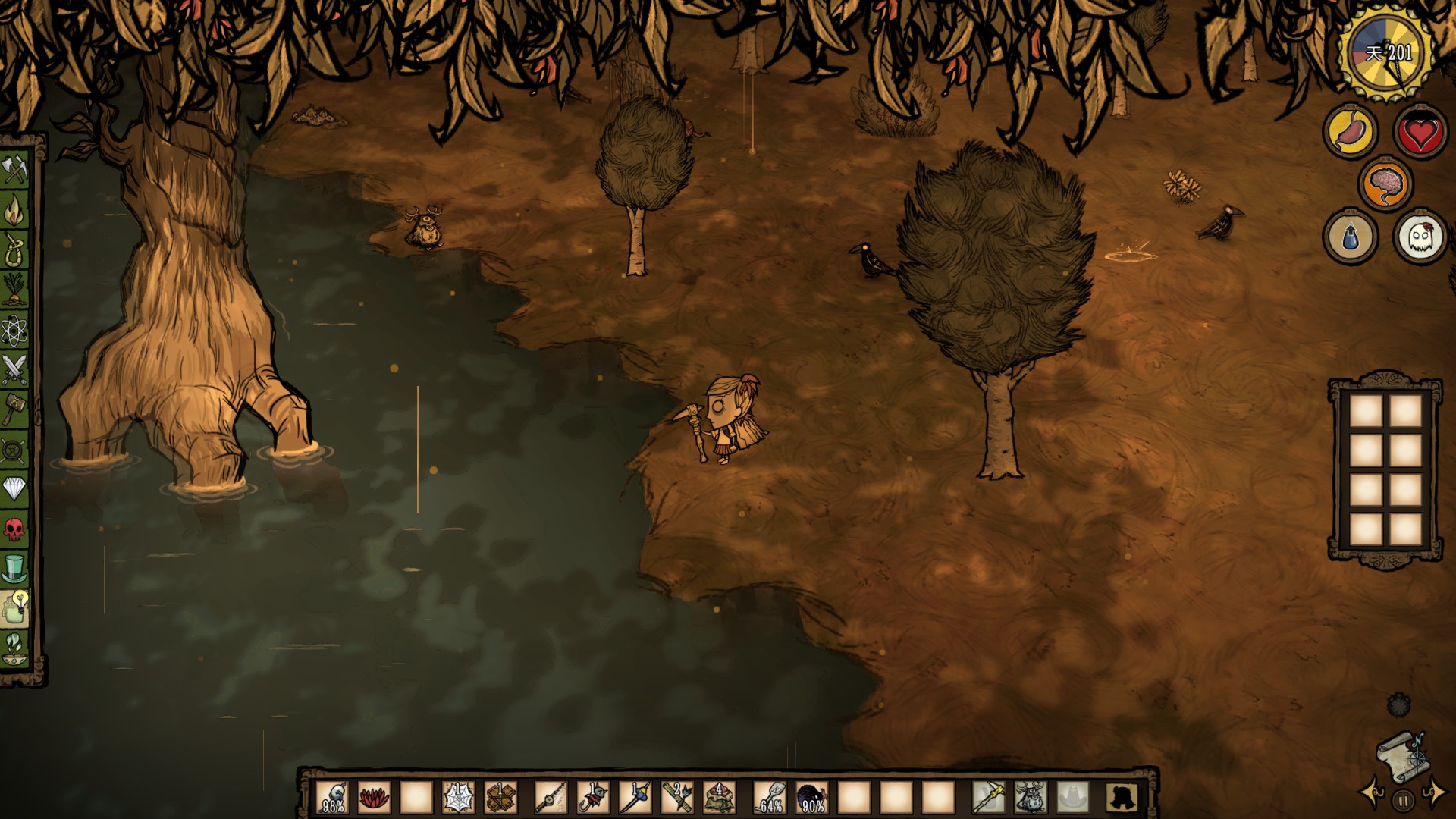Pick the wooden boards inventory slot
The height and width of the screenshot is (819, 1456).
click(x=500, y=798)
